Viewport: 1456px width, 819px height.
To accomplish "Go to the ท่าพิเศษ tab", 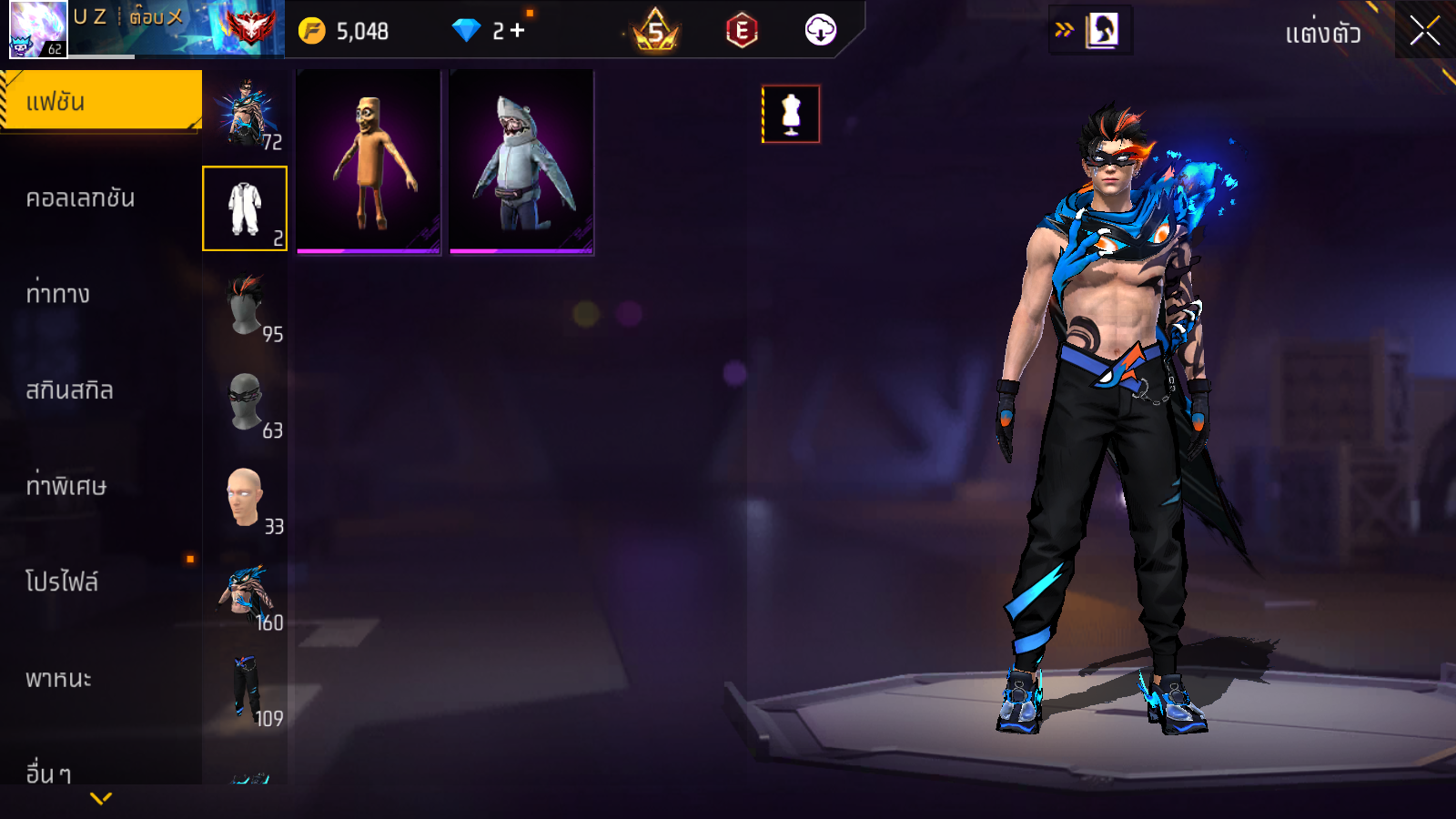I will click(66, 486).
